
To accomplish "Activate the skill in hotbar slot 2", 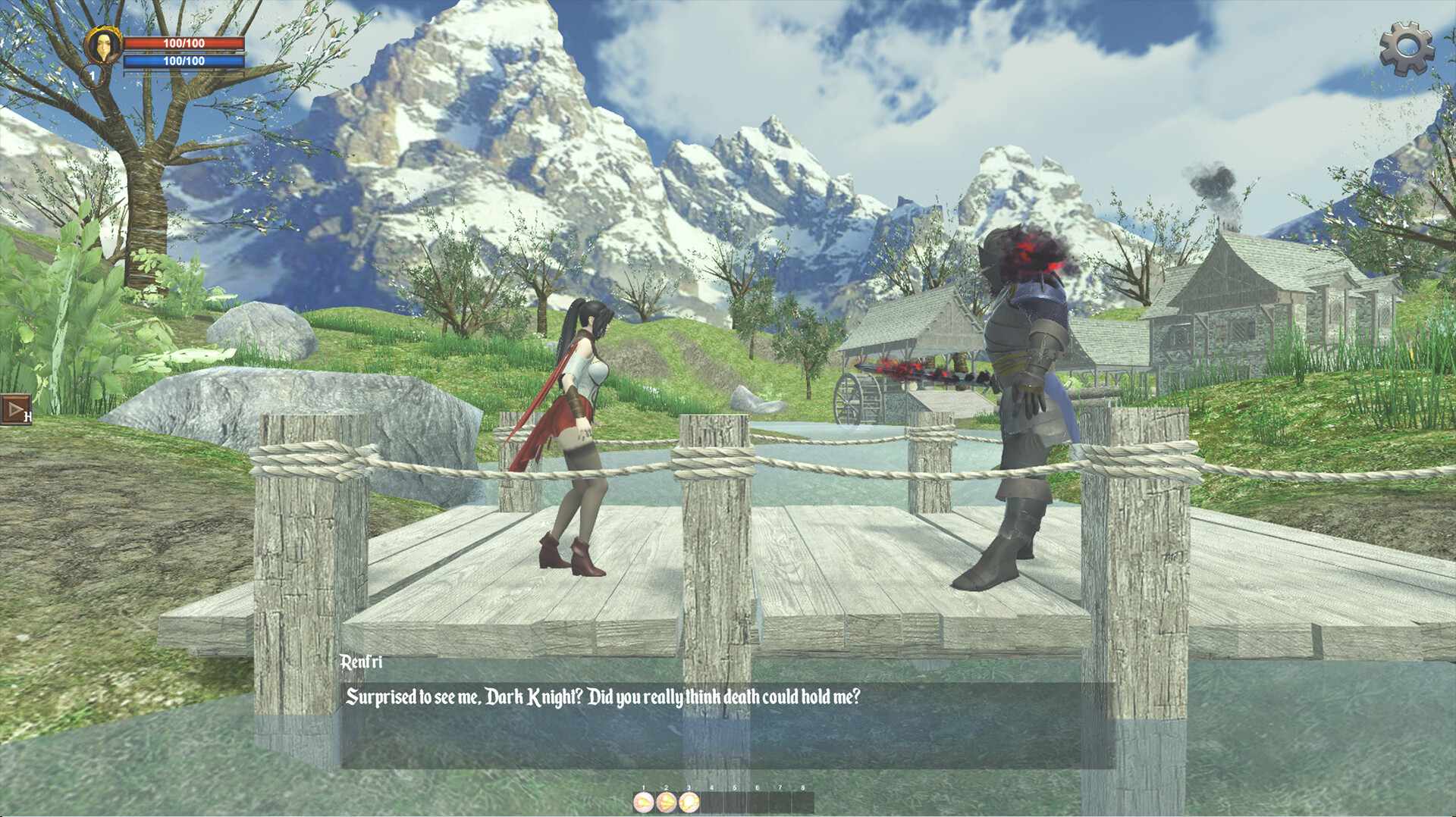I will pyautogui.click(x=665, y=802).
